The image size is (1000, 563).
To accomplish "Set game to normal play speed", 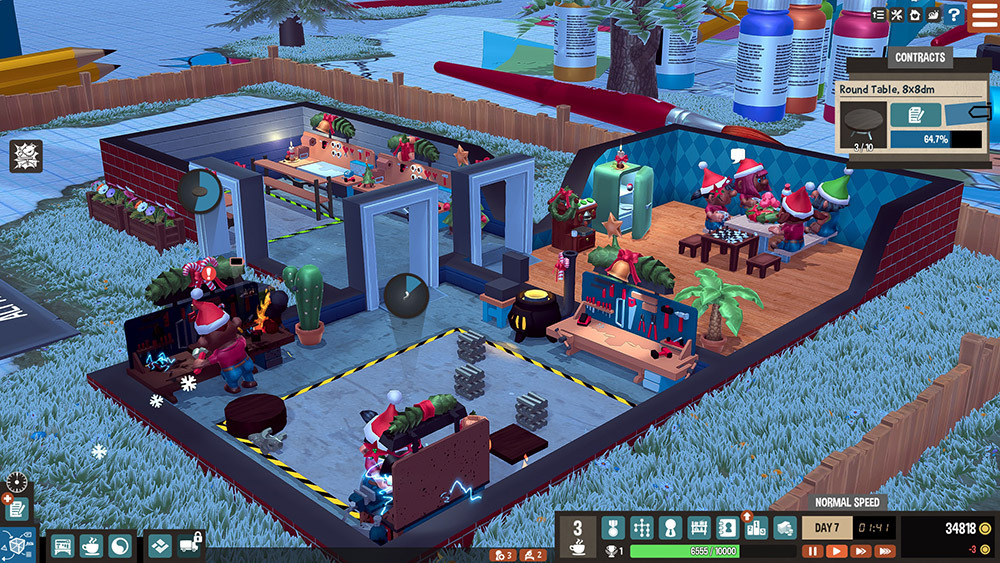I will tap(836, 551).
